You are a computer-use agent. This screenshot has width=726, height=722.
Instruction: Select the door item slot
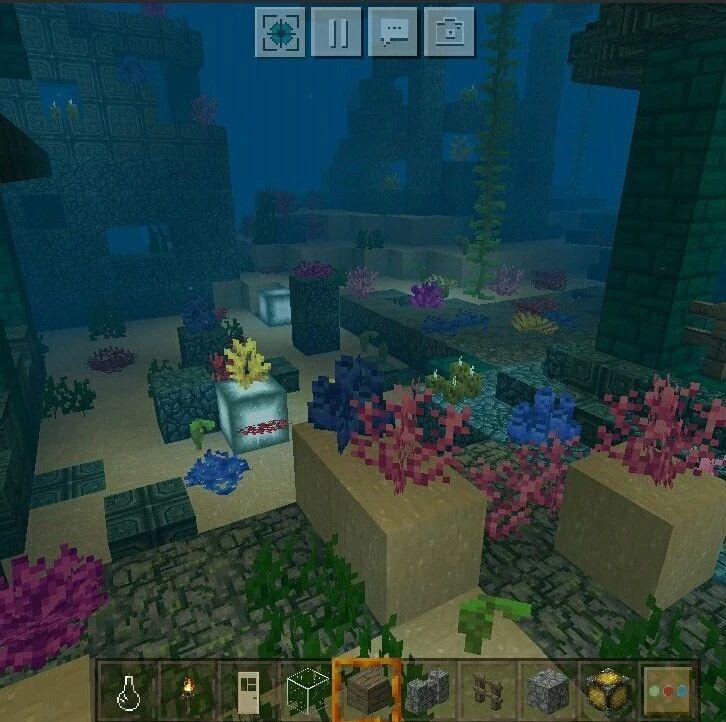click(246, 690)
